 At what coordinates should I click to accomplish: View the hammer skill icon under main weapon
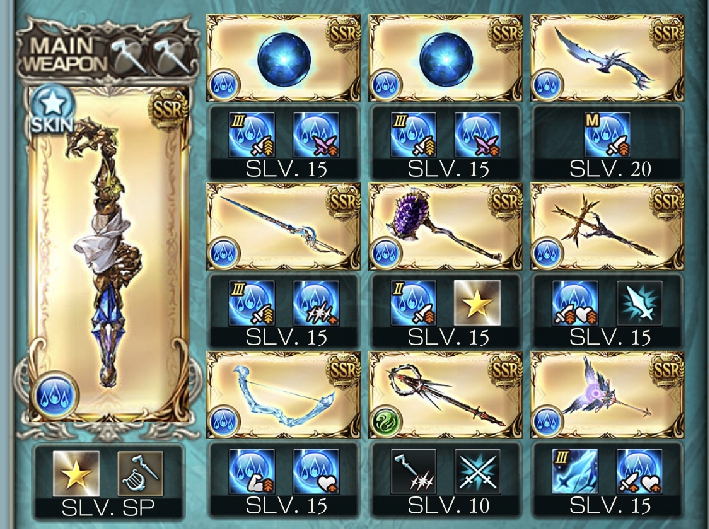[x=138, y=470]
